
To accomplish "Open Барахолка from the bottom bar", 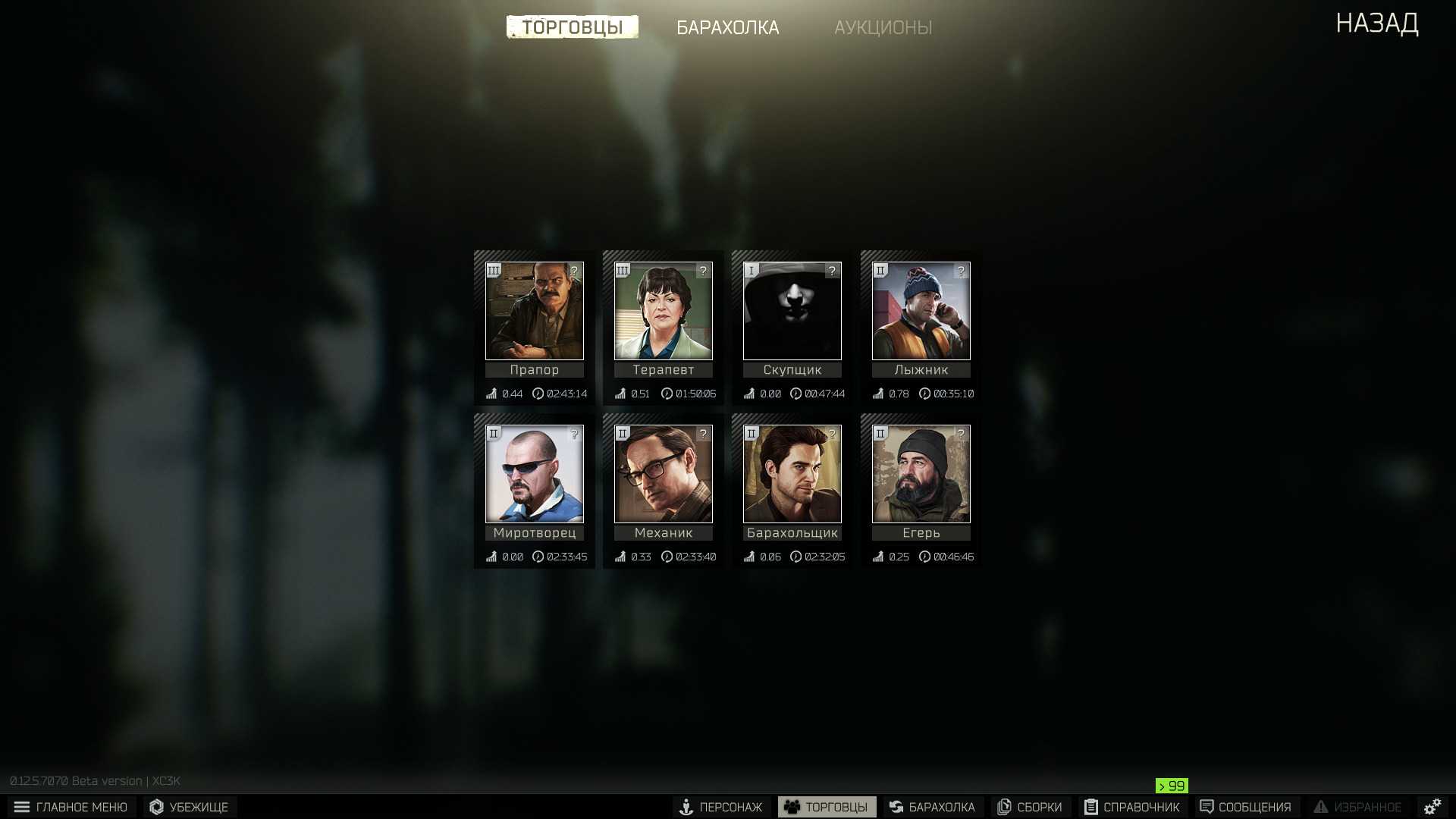I will pos(933,807).
